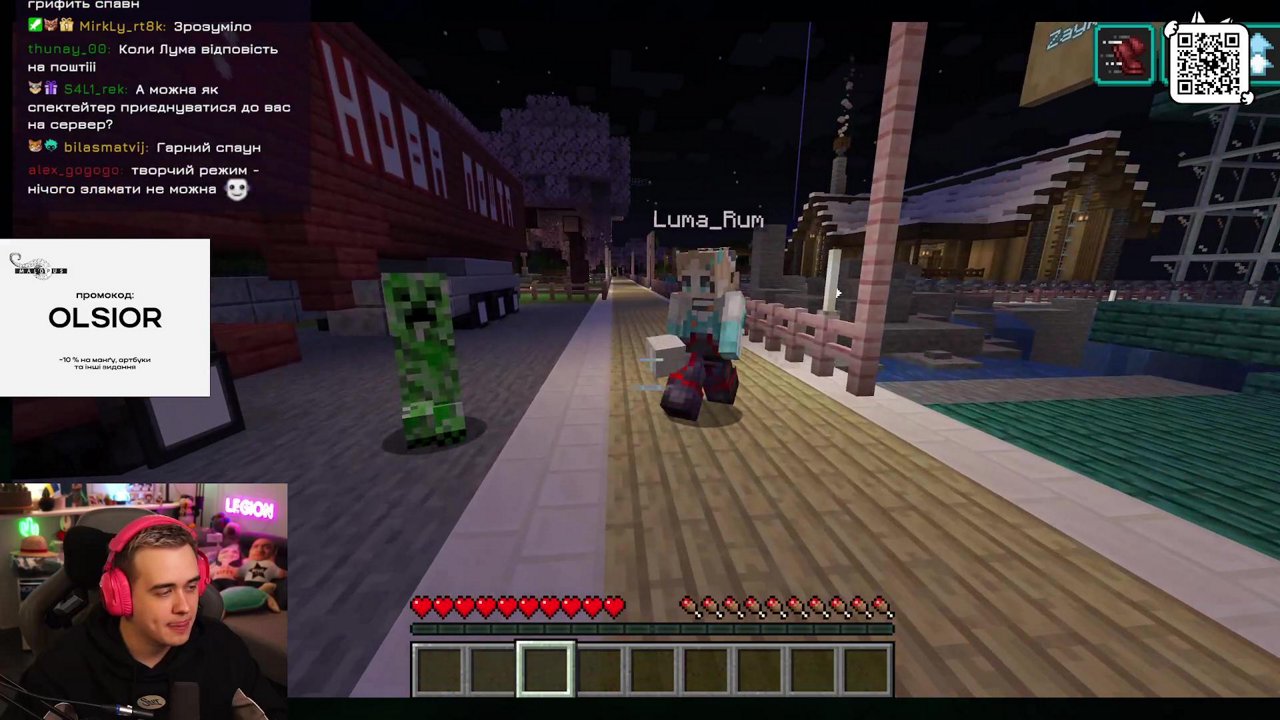
Task: Click the gift box badge beside MirkLy_rt8k
Action: click(x=66, y=25)
